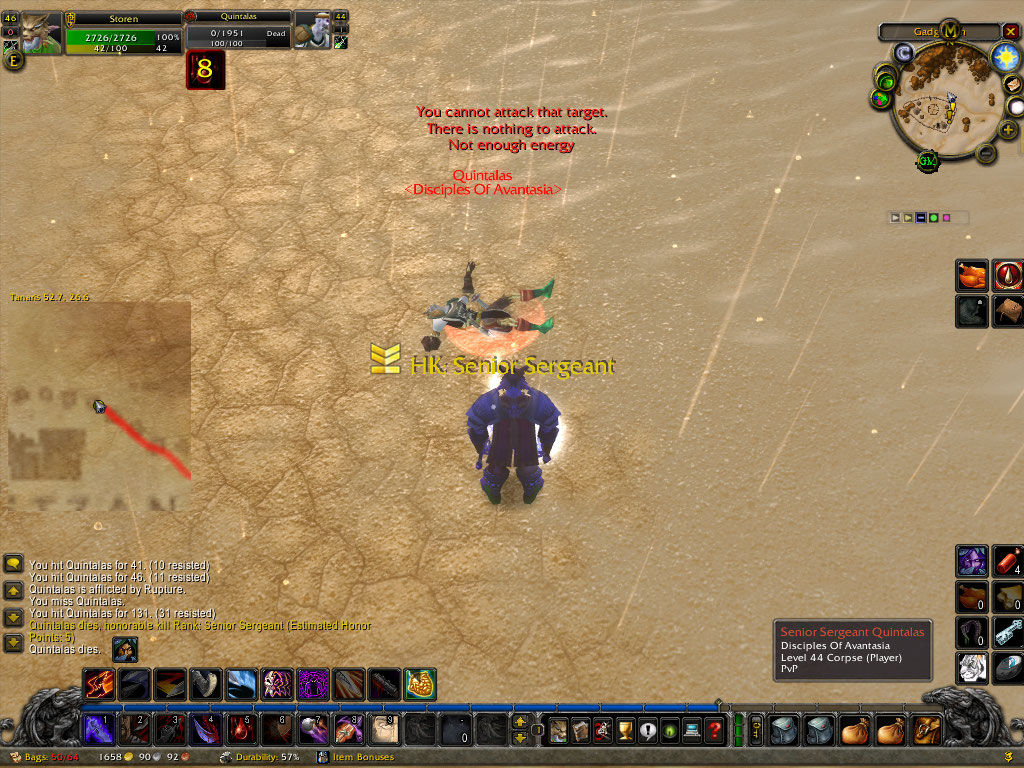Open the red question mark help button

(714, 730)
